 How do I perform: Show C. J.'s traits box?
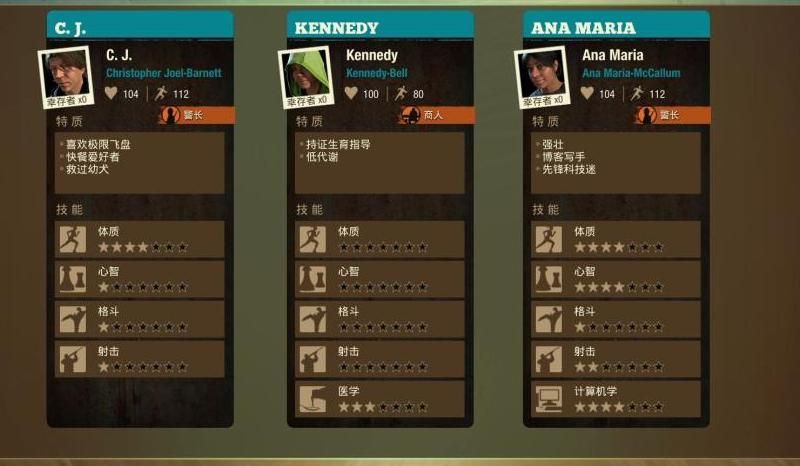[x=140, y=163]
